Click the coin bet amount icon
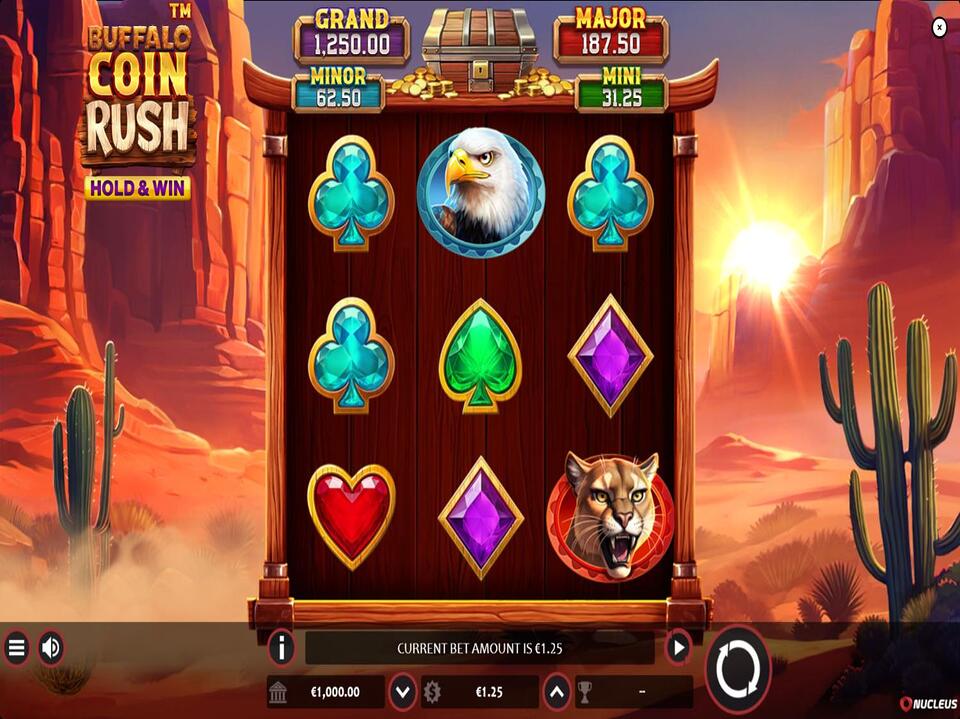The width and height of the screenshot is (960, 719). [x=433, y=691]
